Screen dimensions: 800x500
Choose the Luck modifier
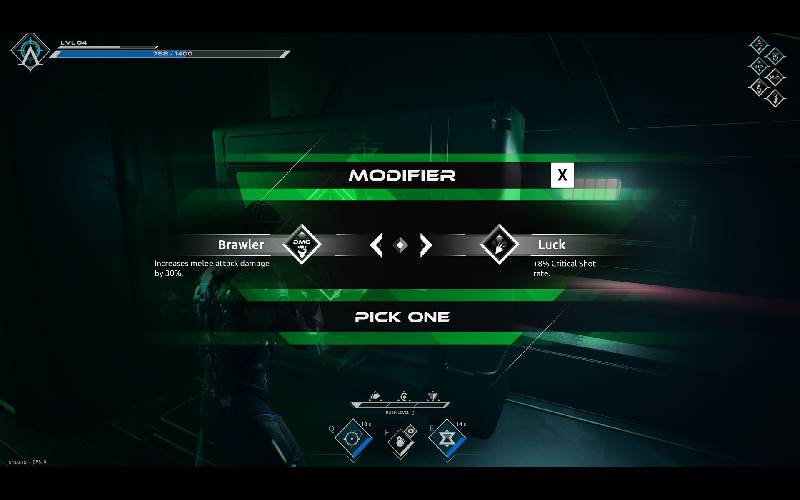tap(551, 244)
